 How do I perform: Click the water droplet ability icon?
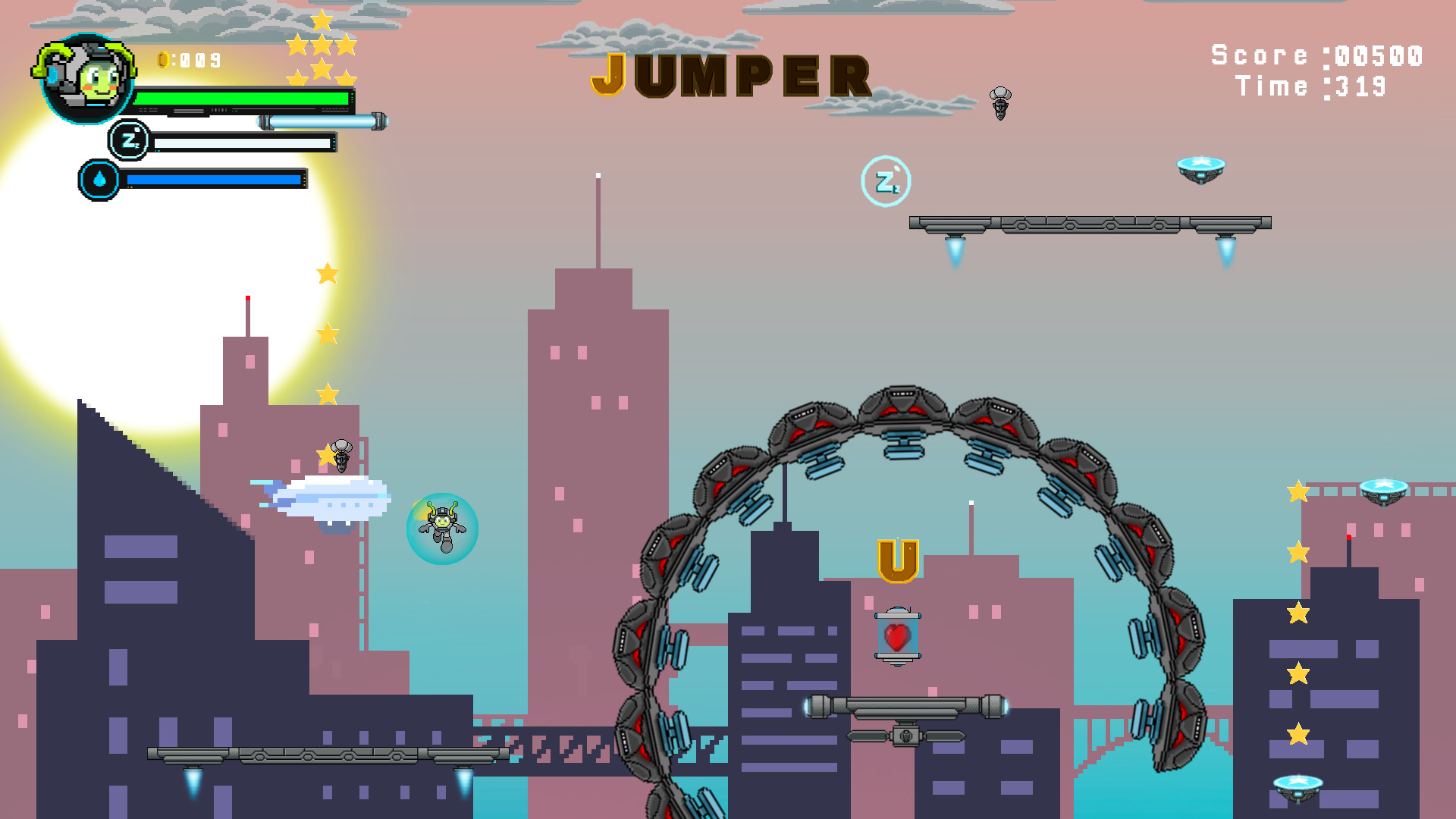click(99, 181)
